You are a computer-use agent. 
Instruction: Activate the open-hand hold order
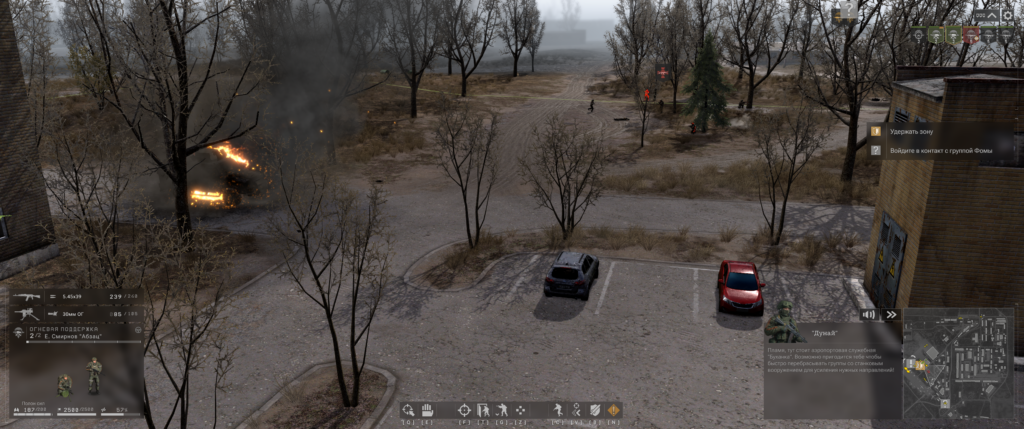(425, 410)
